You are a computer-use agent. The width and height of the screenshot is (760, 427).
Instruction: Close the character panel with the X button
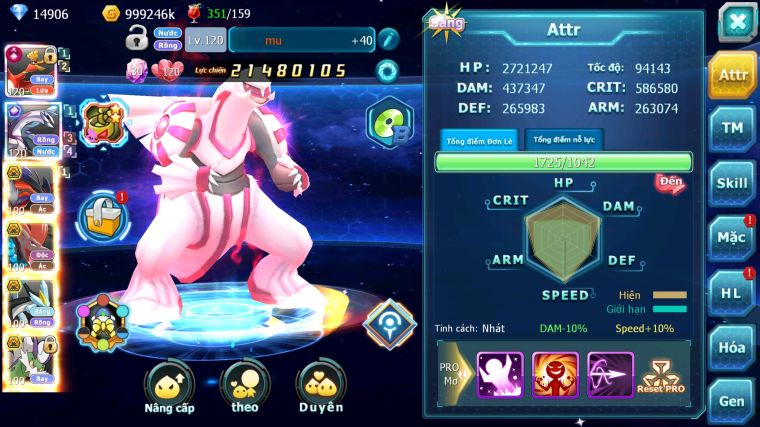point(736,23)
